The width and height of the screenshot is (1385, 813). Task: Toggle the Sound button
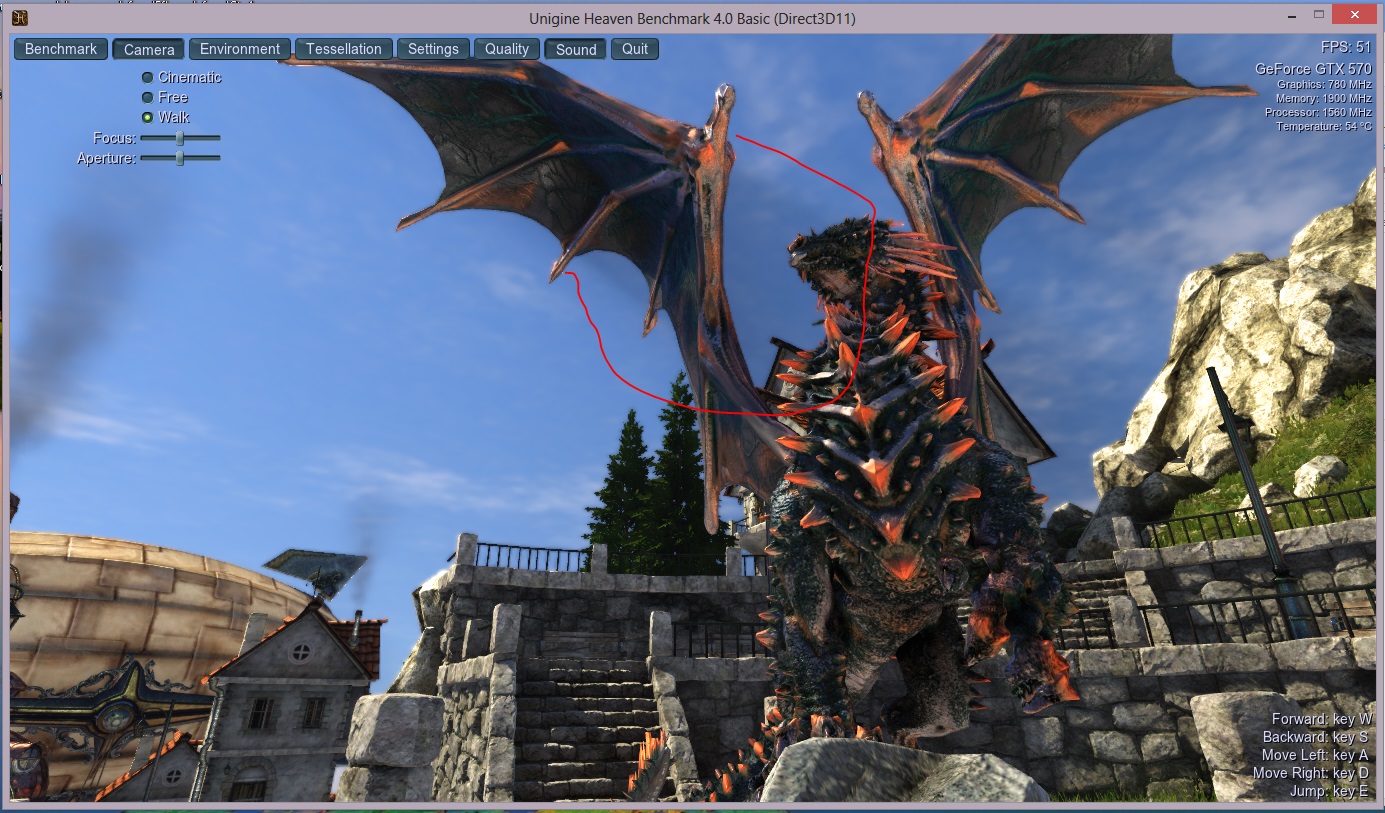coord(576,49)
